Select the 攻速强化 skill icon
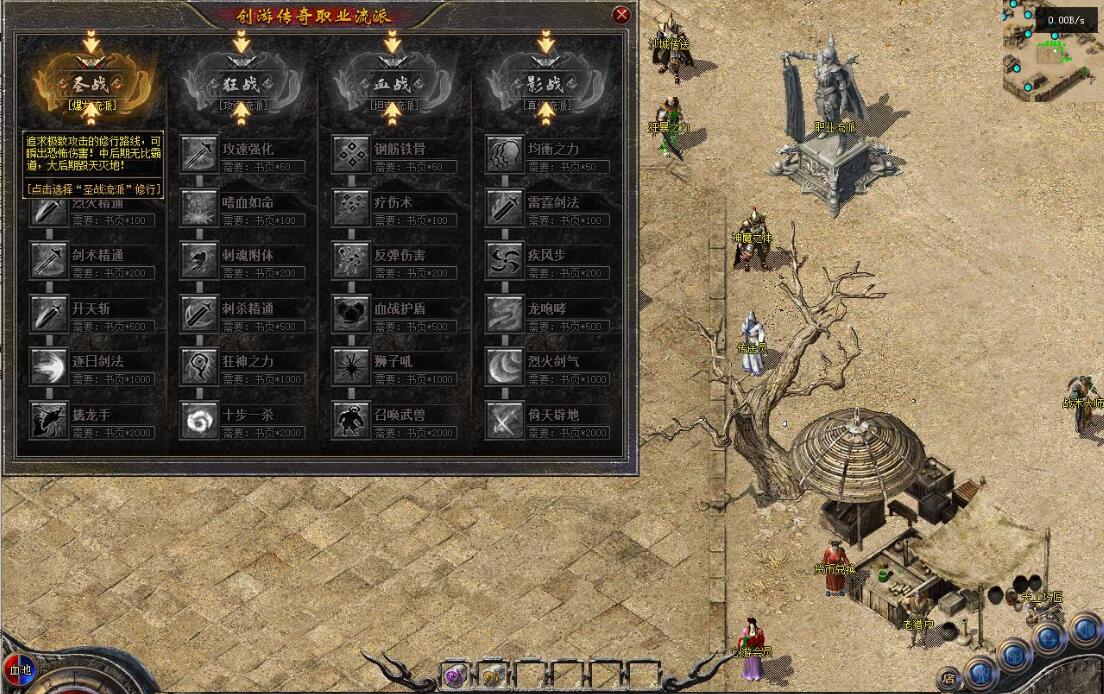Image resolution: width=1104 pixels, height=694 pixels. coord(199,154)
